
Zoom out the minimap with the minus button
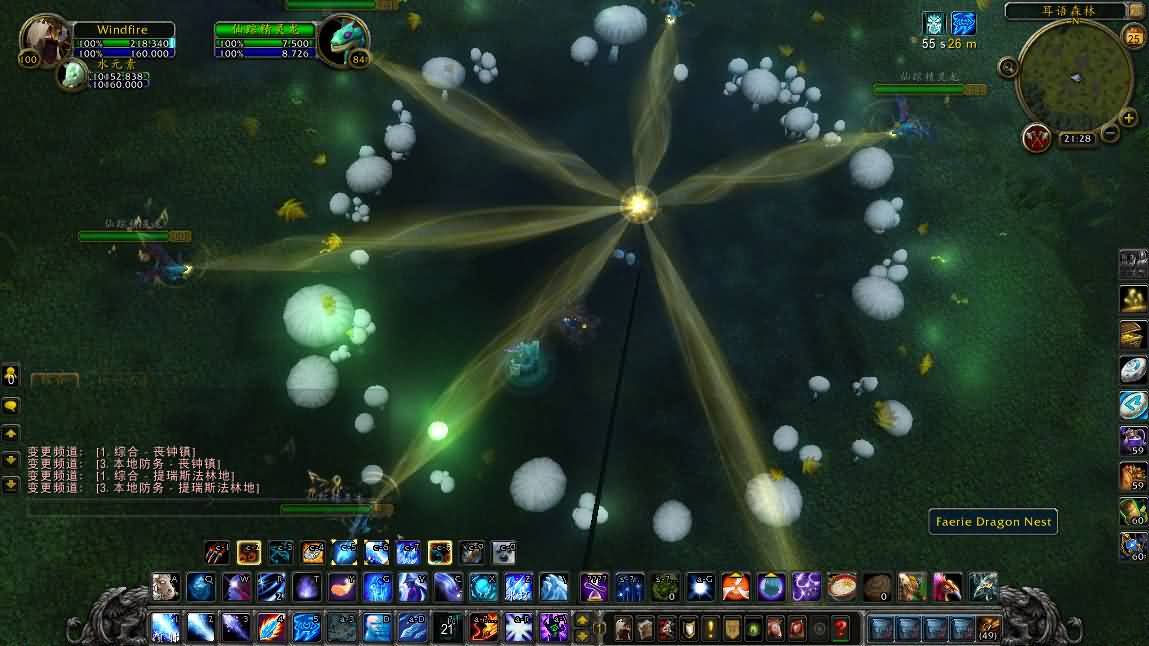coord(1109,134)
